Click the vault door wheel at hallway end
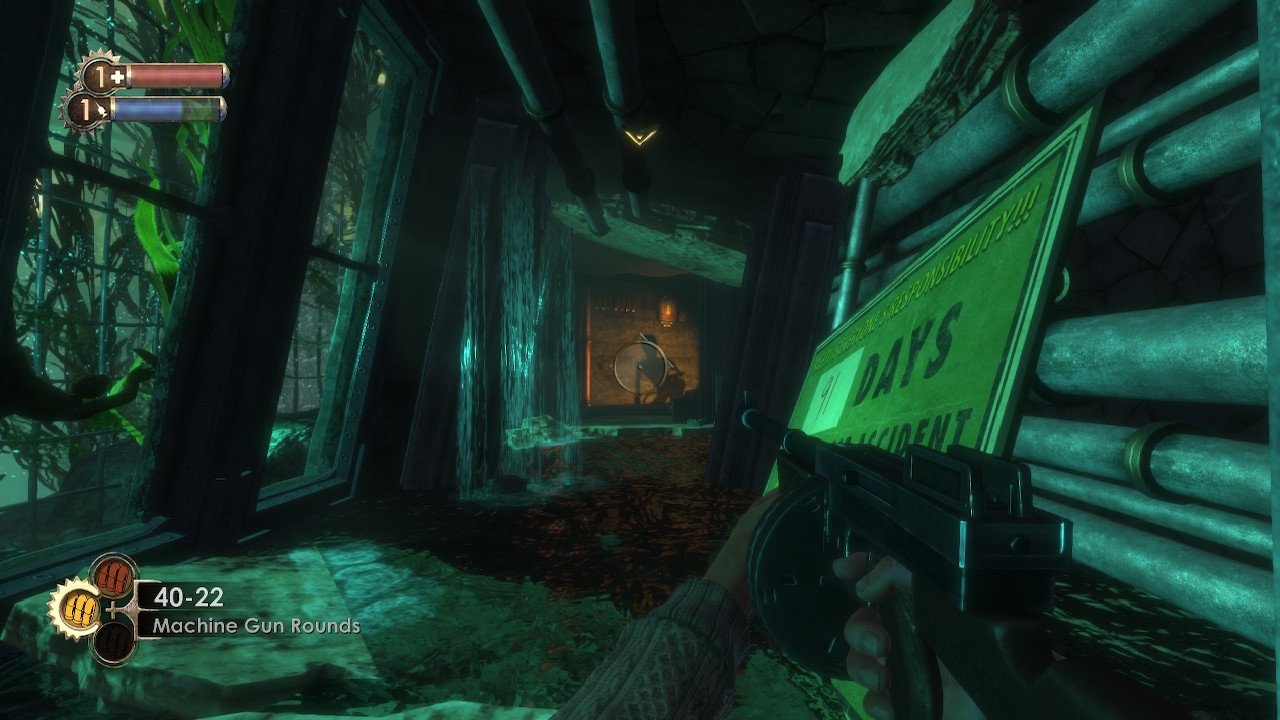The height and width of the screenshot is (720, 1280). pos(640,365)
